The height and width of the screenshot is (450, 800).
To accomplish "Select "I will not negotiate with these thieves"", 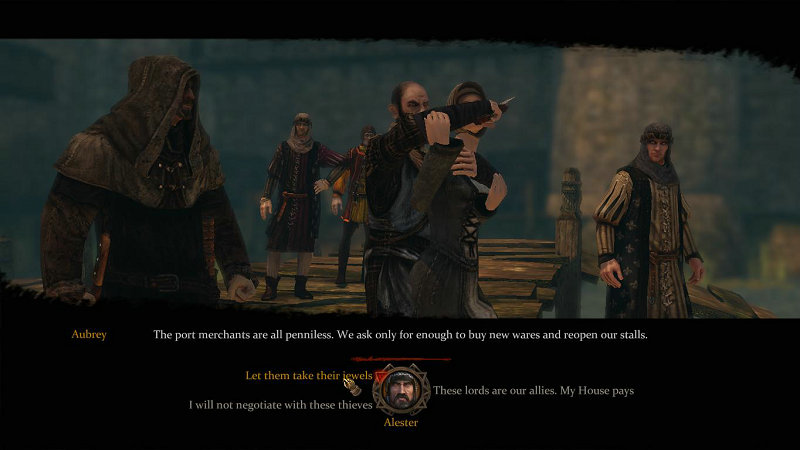I will tap(280, 405).
